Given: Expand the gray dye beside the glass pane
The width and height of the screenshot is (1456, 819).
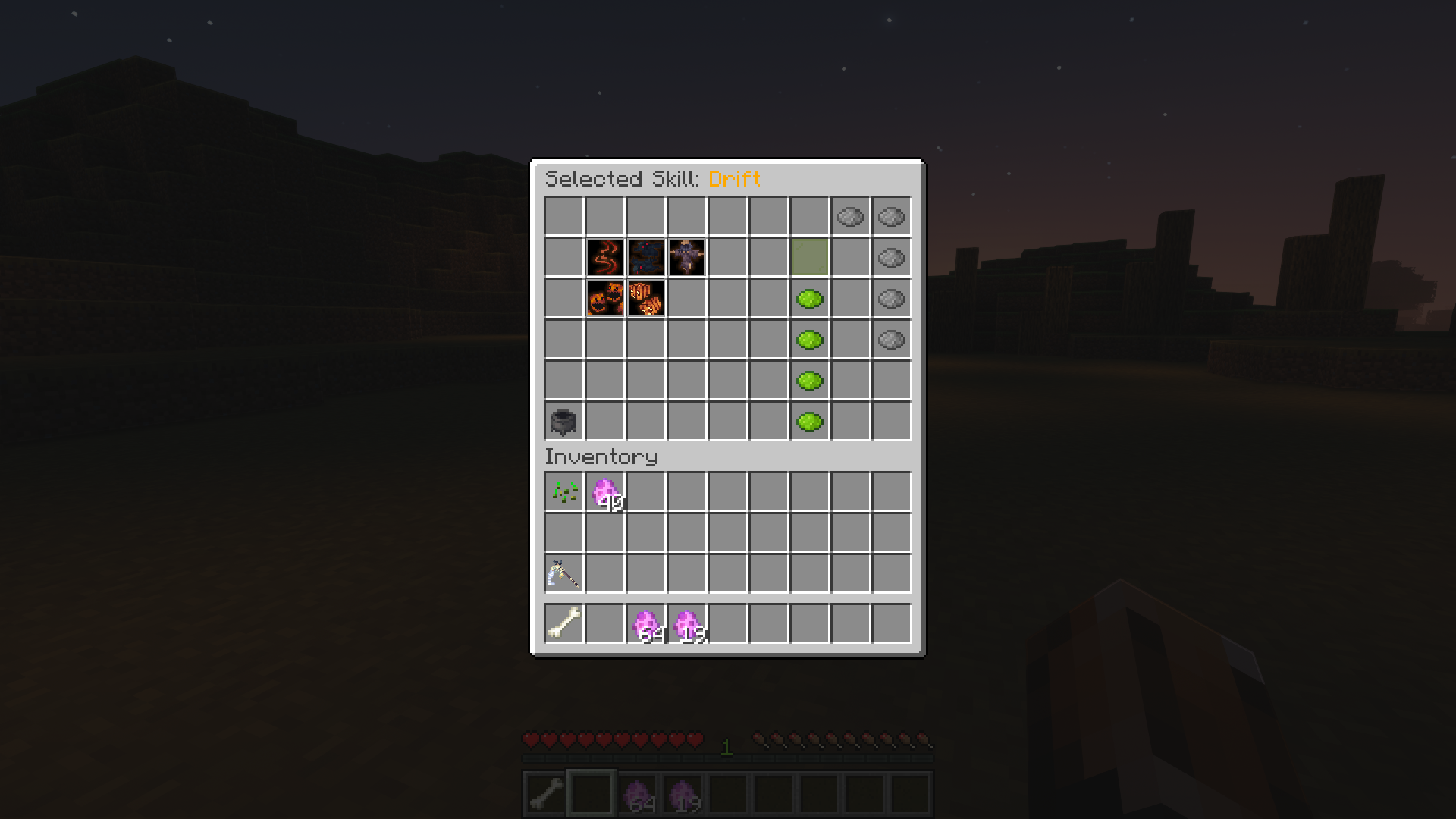Looking at the screenshot, I should [891, 258].
